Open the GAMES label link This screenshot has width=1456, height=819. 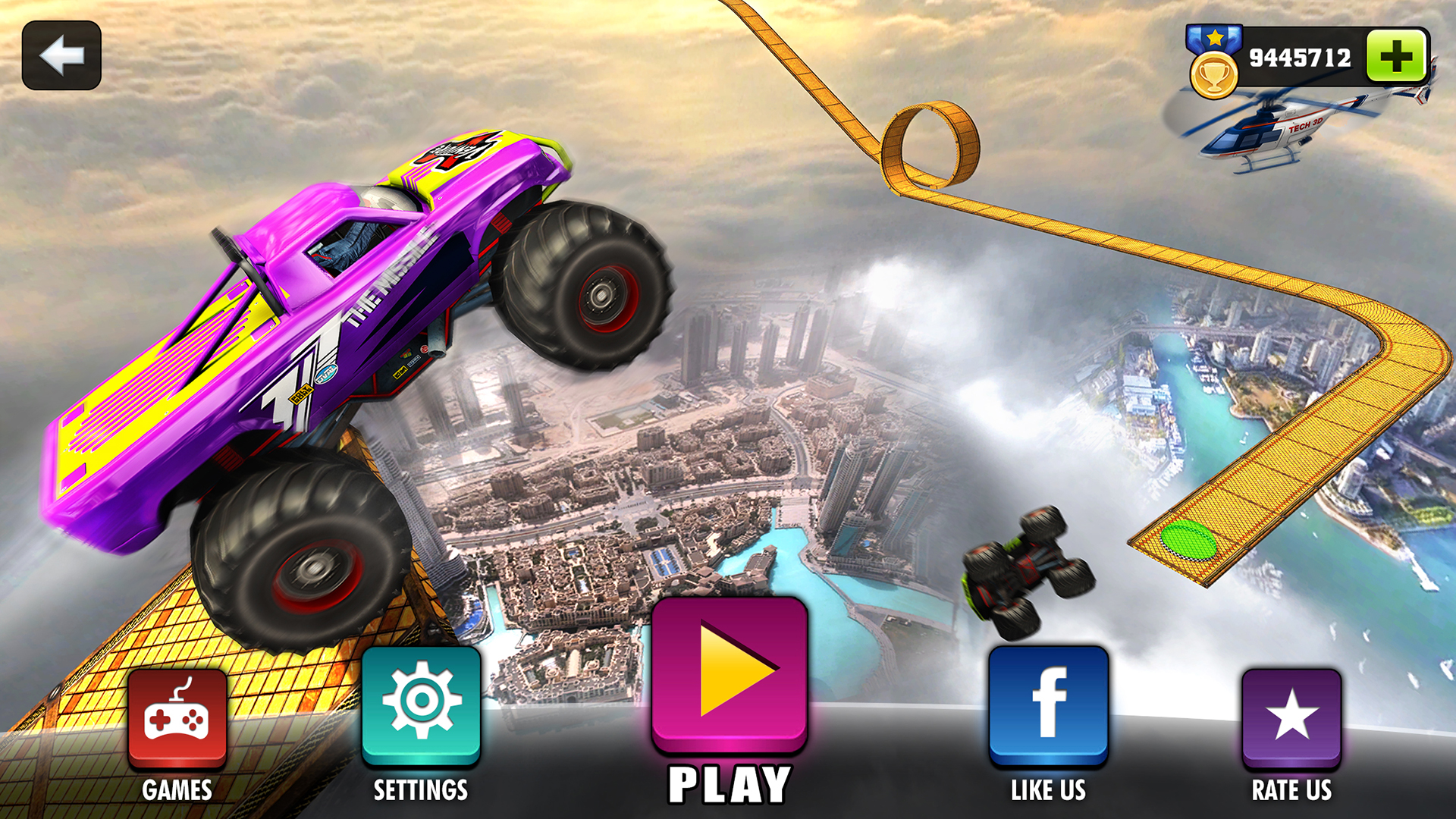(x=176, y=789)
